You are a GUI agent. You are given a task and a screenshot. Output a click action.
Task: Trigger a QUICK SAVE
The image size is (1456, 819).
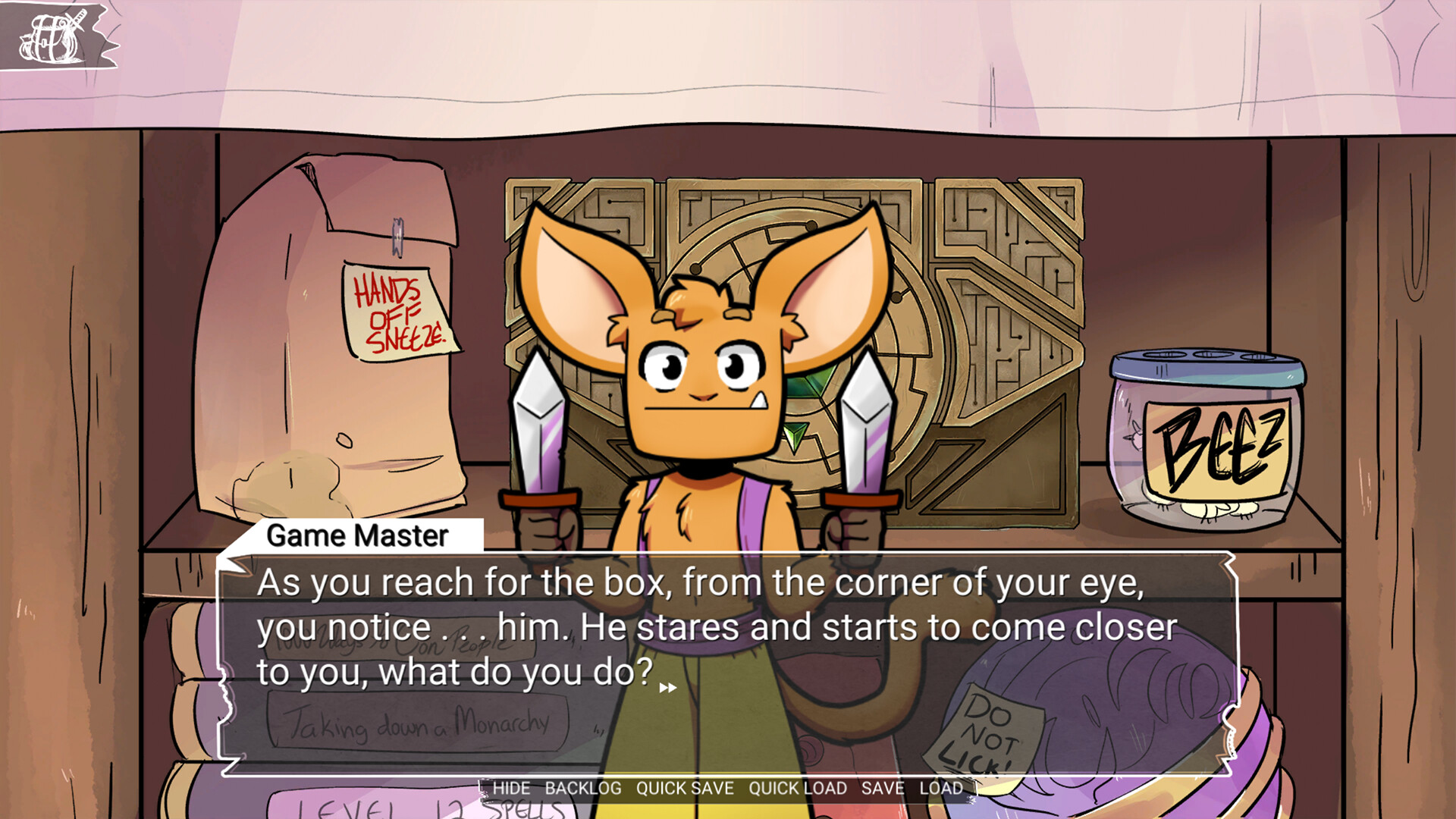click(683, 788)
